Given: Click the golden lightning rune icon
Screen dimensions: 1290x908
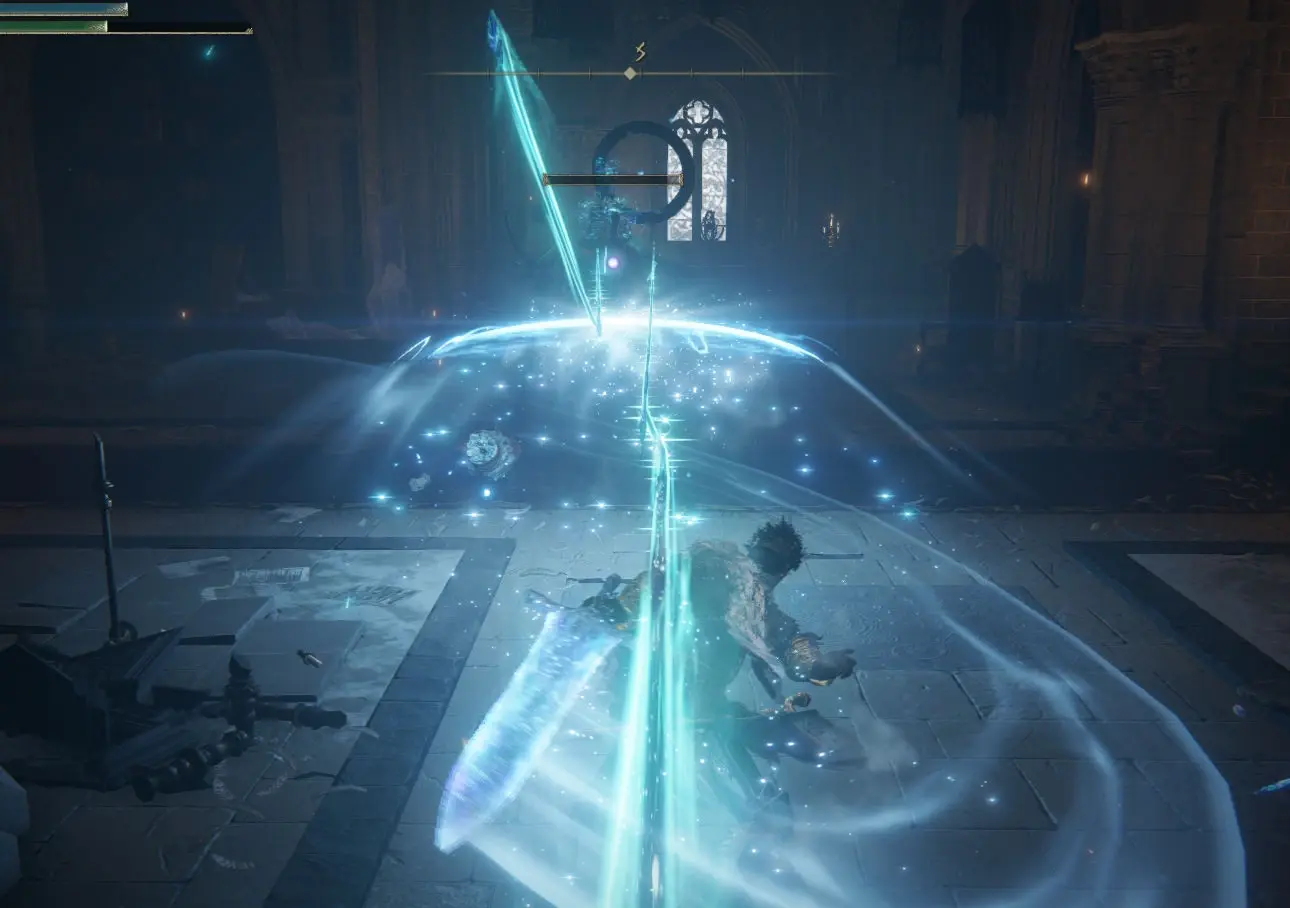Looking at the screenshot, I should (x=640, y=52).
